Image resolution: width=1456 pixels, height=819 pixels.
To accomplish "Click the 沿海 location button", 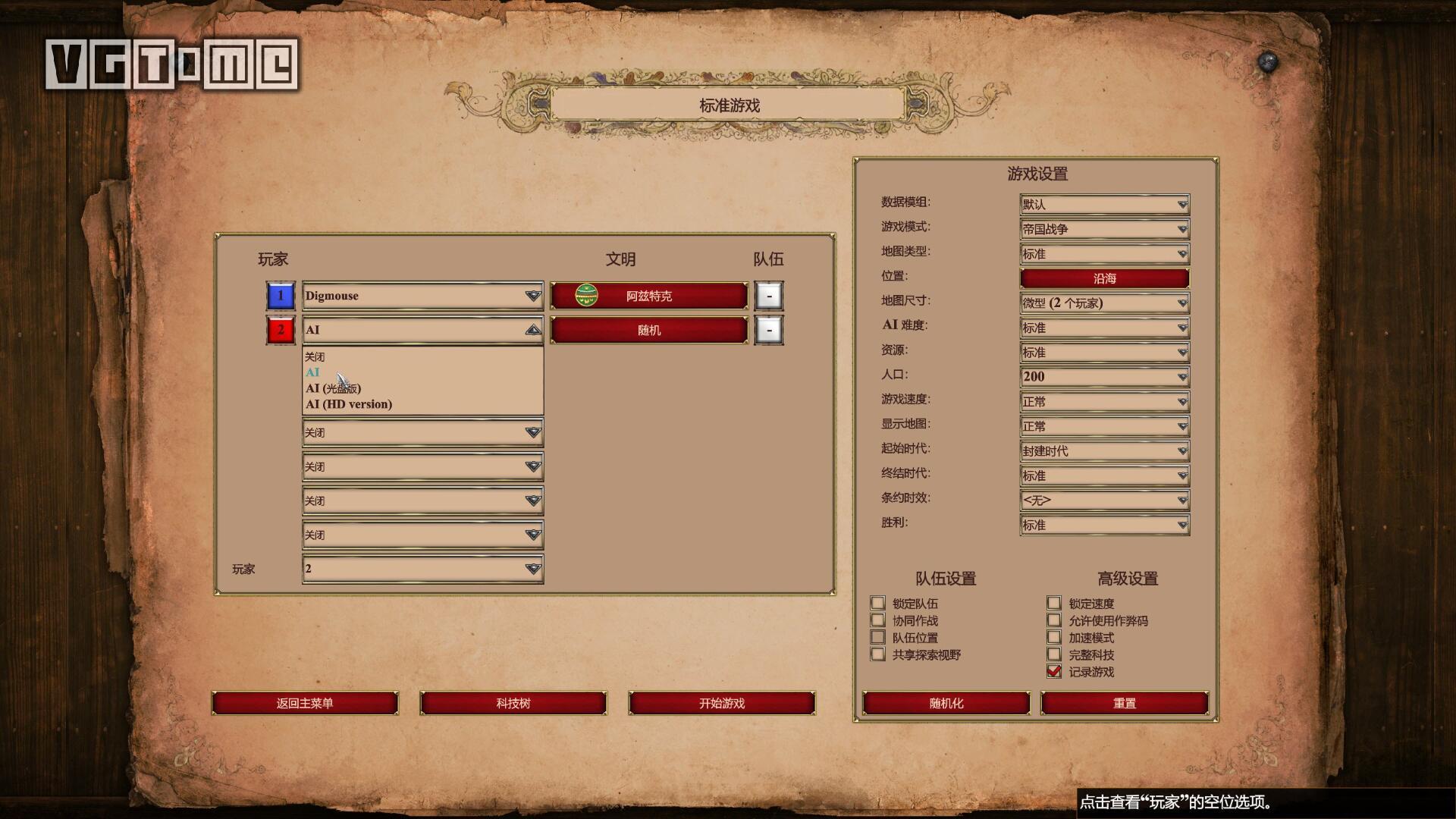I will pos(1103,278).
